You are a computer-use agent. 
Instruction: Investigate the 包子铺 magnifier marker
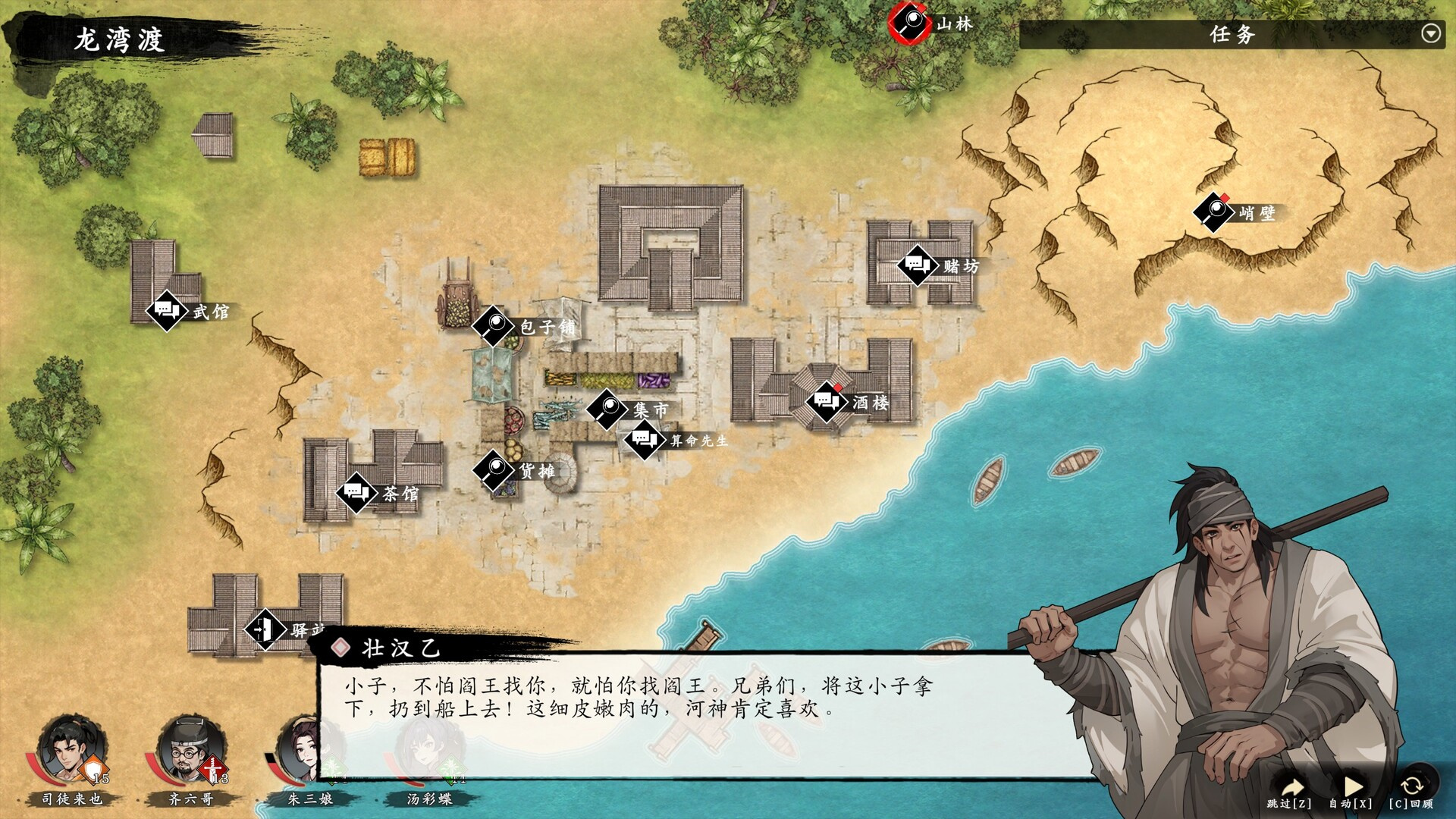click(493, 325)
